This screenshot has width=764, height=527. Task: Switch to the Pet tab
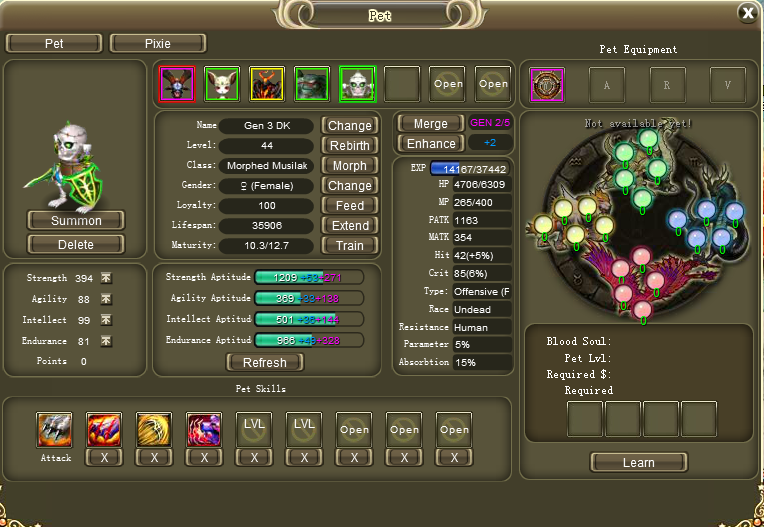tap(54, 44)
